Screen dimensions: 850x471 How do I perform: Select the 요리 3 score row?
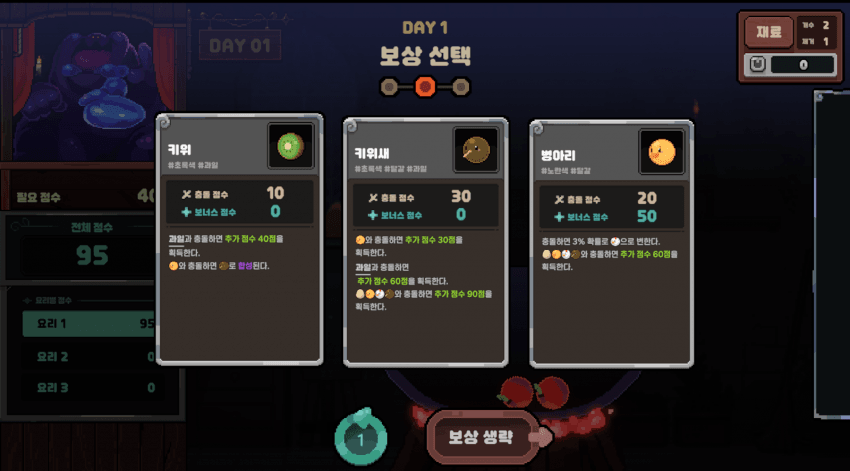[88, 387]
